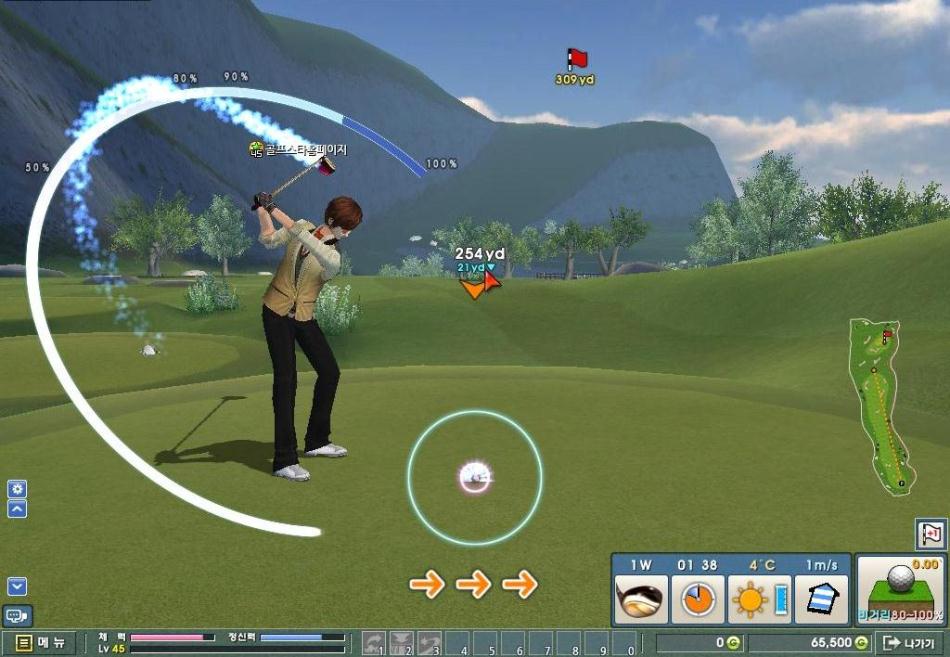Activate skill slot number 1
This screenshot has width=950, height=657.
(x=374, y=643)
